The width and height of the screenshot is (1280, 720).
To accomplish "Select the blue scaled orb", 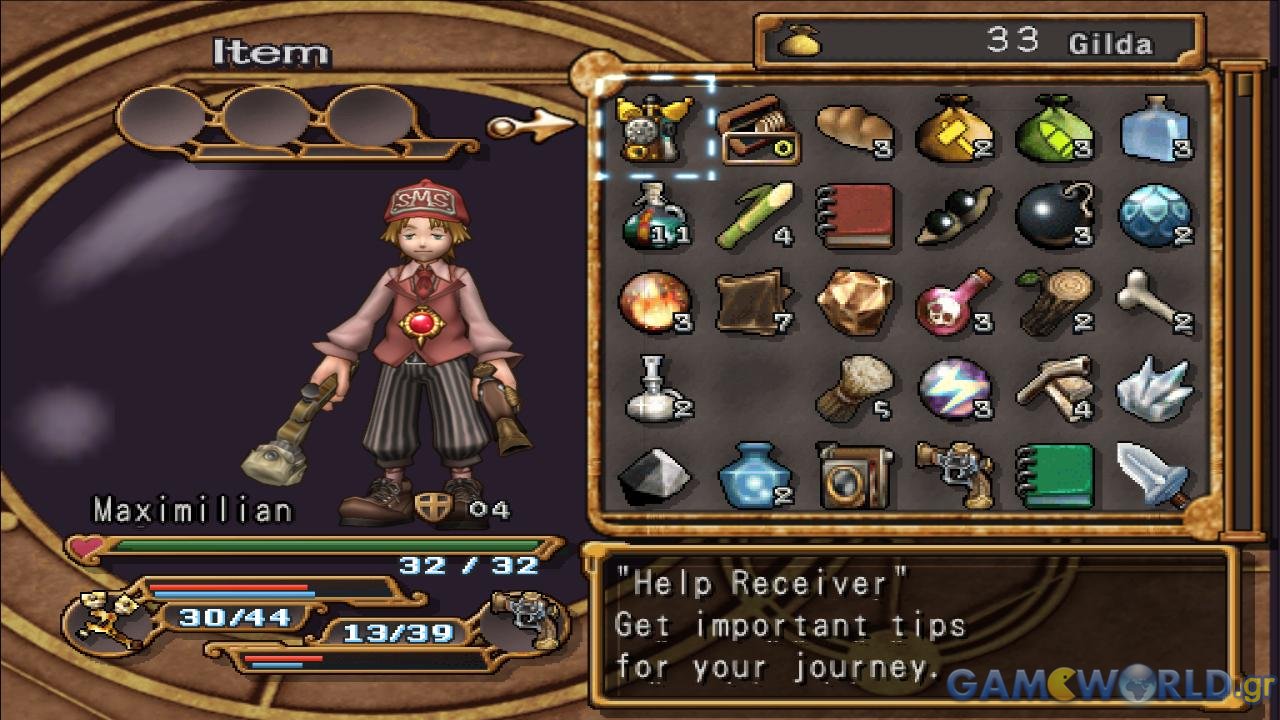I will 1153,215.
